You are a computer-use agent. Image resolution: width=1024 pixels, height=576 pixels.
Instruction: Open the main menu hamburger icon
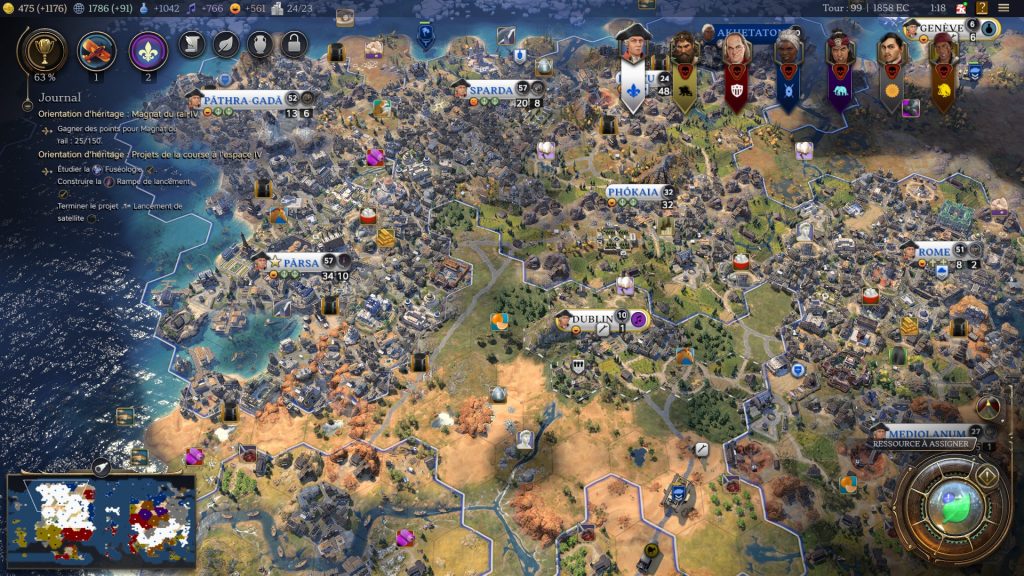point(1003,8)
